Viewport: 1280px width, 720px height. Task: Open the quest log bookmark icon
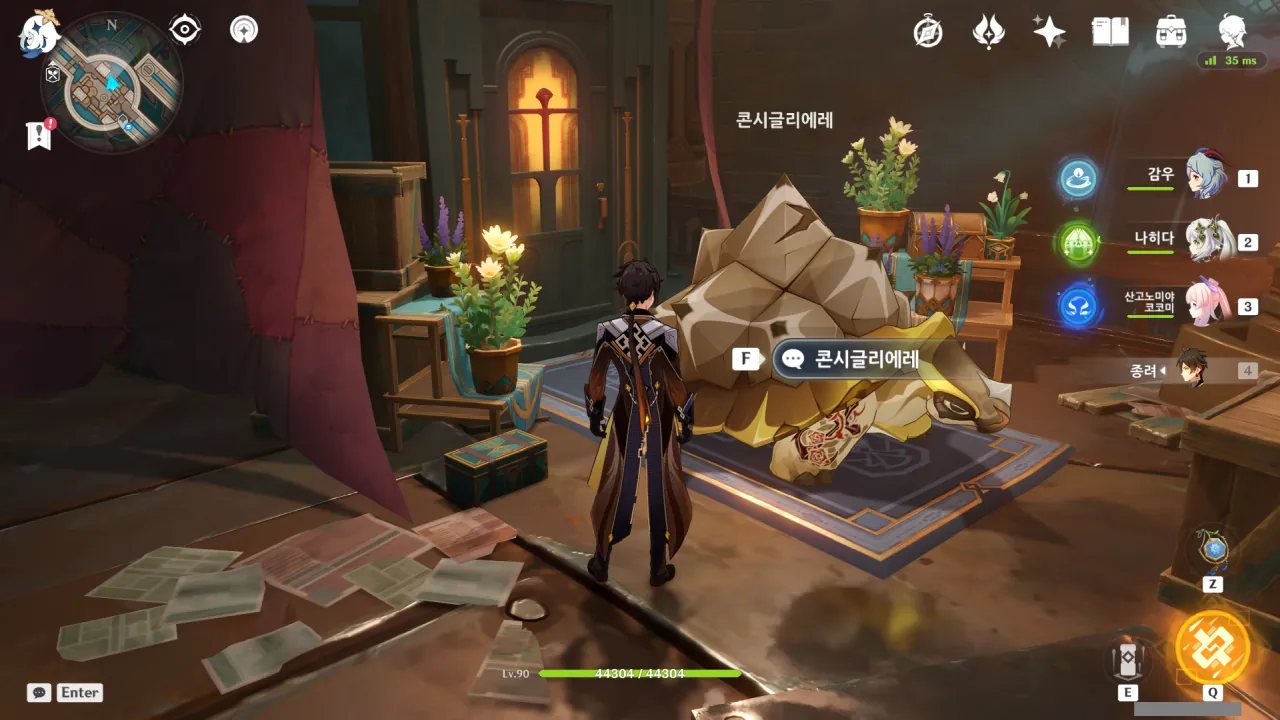(x=39, y=135)
